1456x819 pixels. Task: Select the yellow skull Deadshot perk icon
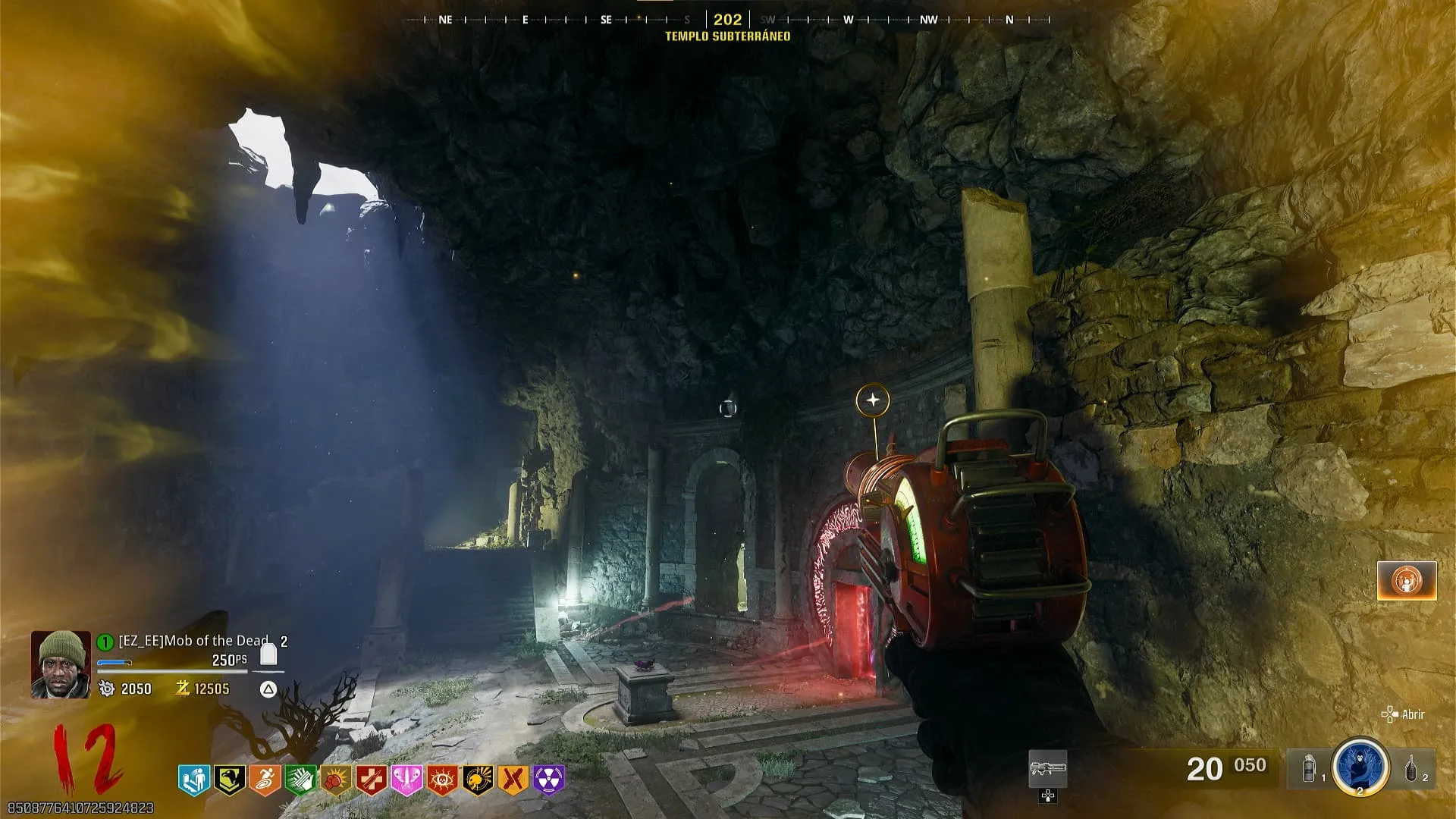tap(479, 780)
